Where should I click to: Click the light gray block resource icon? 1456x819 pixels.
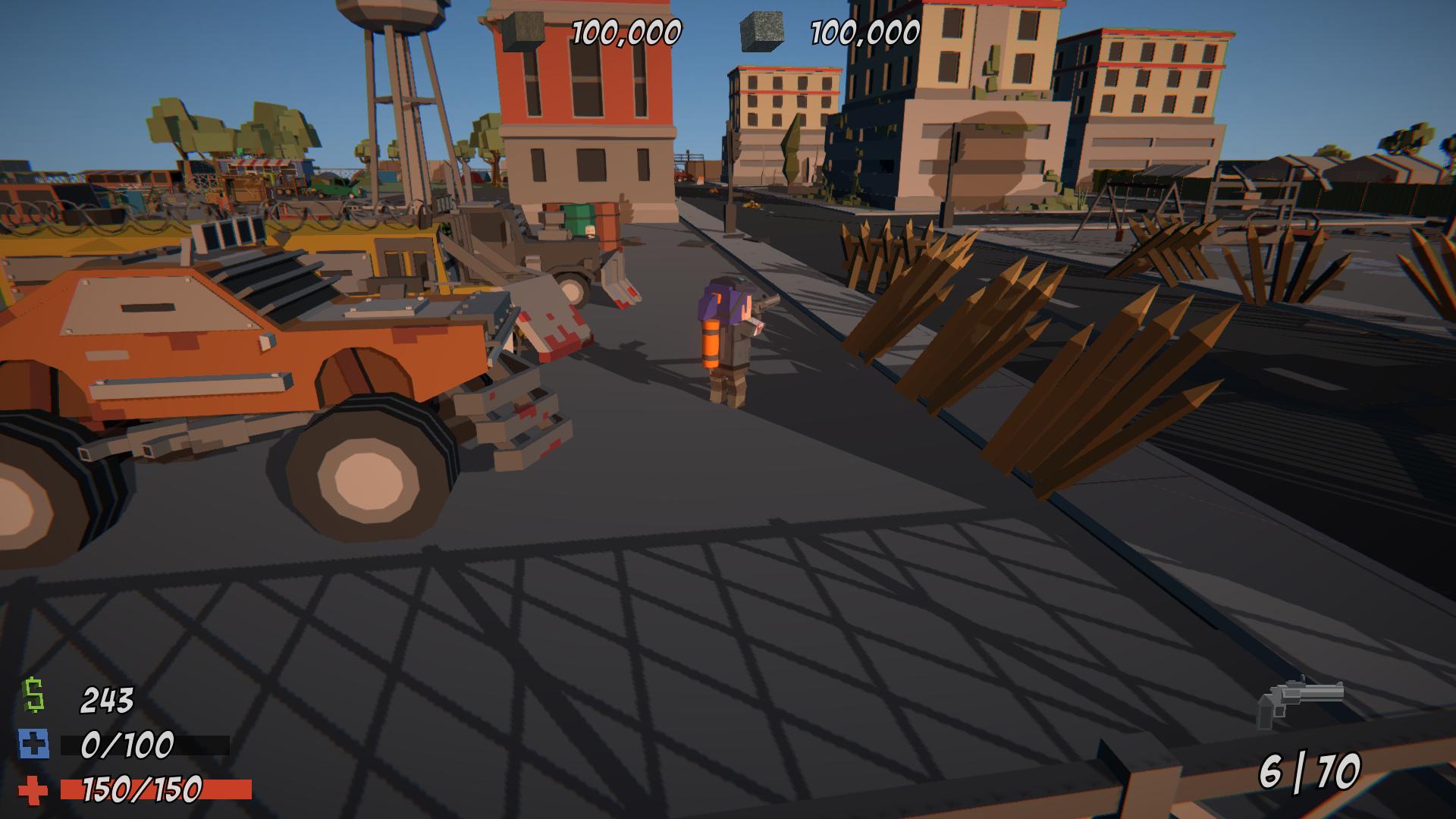click(x=761, y=32)
